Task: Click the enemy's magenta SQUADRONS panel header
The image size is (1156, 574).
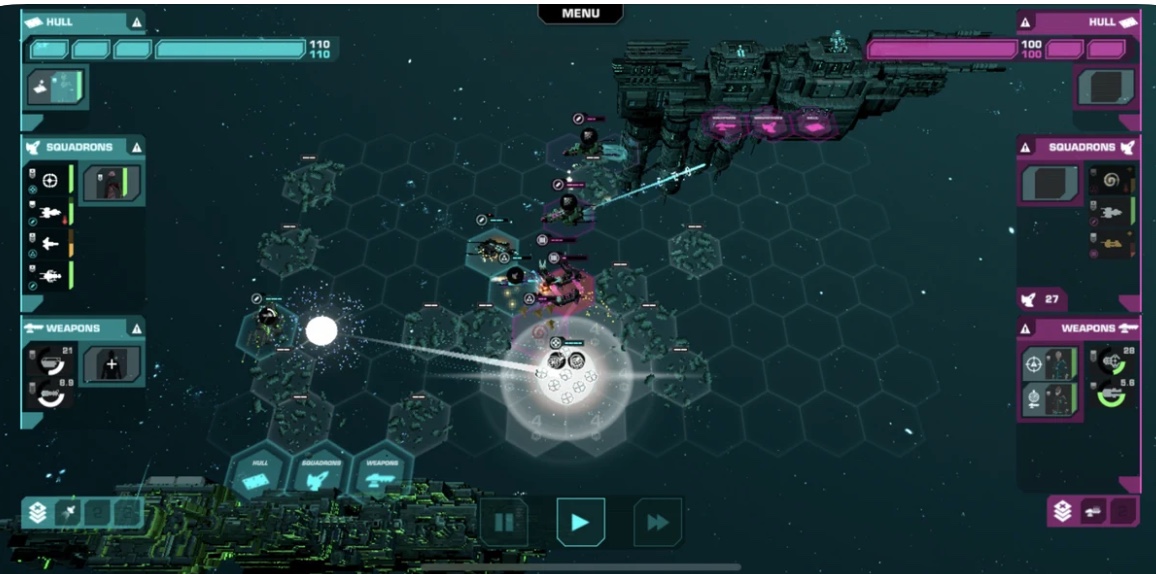Action: [x=1080, y=147]
